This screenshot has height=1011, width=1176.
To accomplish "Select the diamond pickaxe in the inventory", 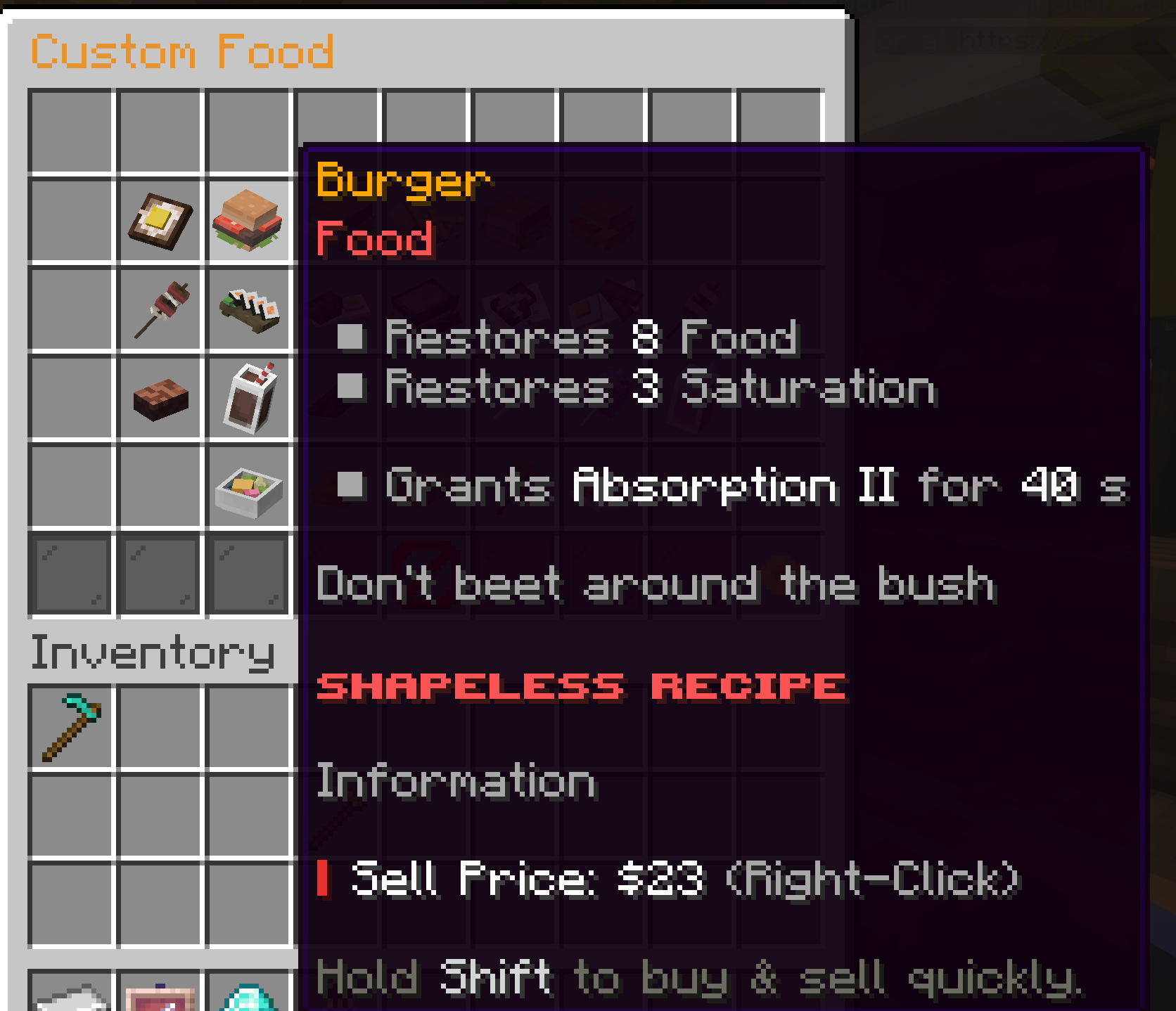I will pyautogui.click(x=70, y=728).
